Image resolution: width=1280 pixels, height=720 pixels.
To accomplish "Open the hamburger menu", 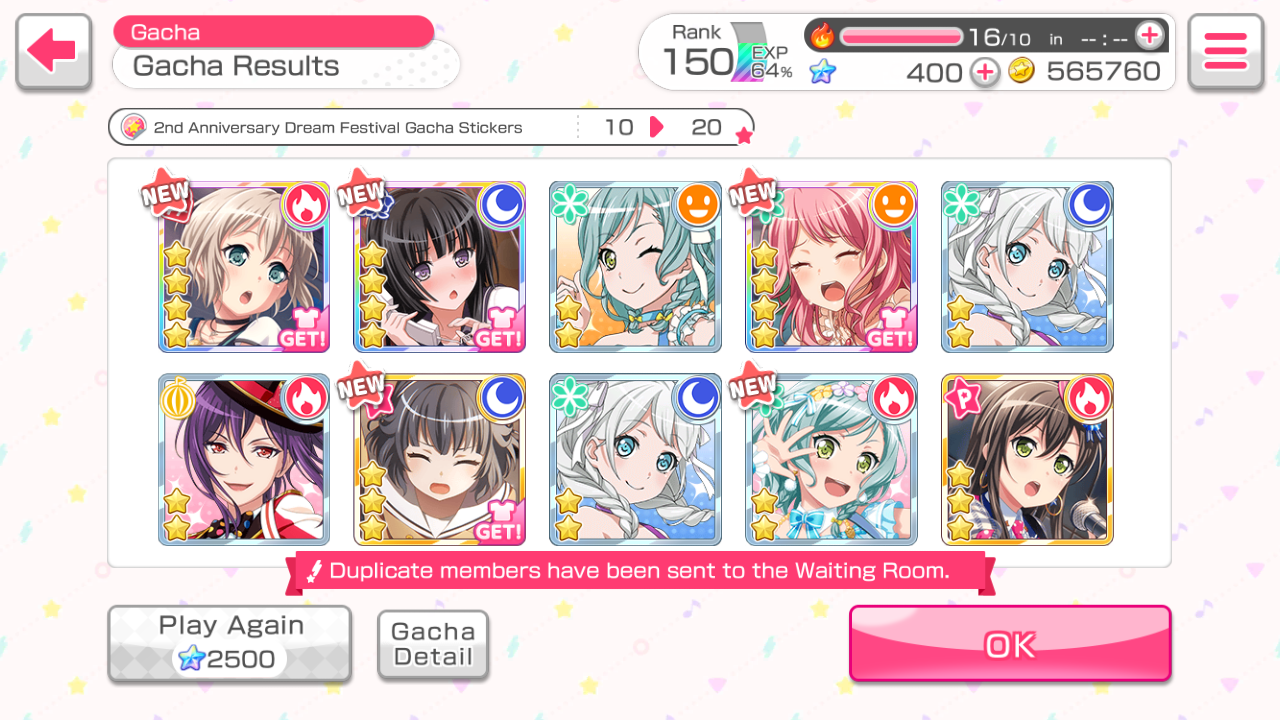I will click(1225, 51).
